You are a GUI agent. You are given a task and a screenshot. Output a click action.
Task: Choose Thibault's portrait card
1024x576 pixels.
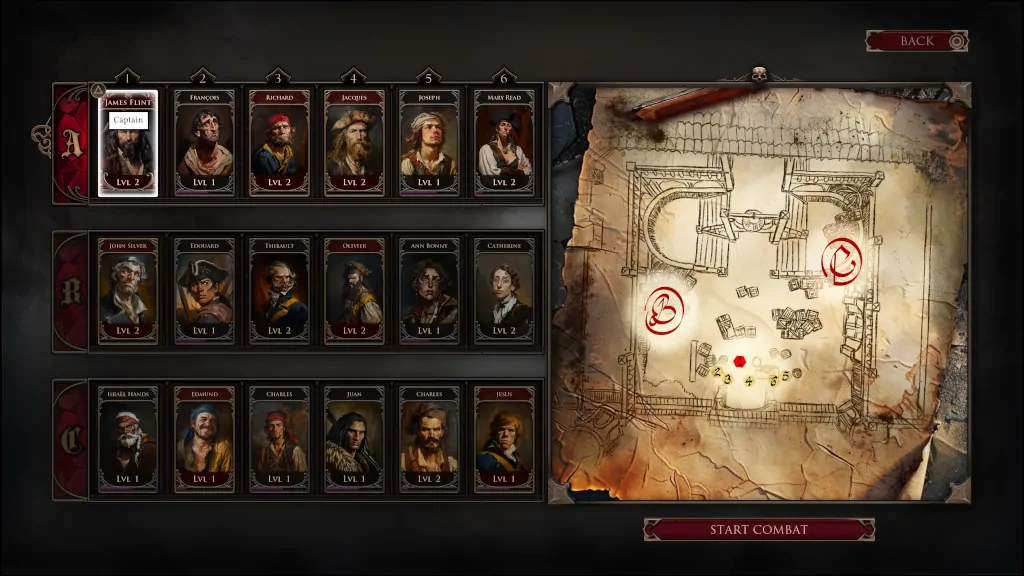coord(279,291)
